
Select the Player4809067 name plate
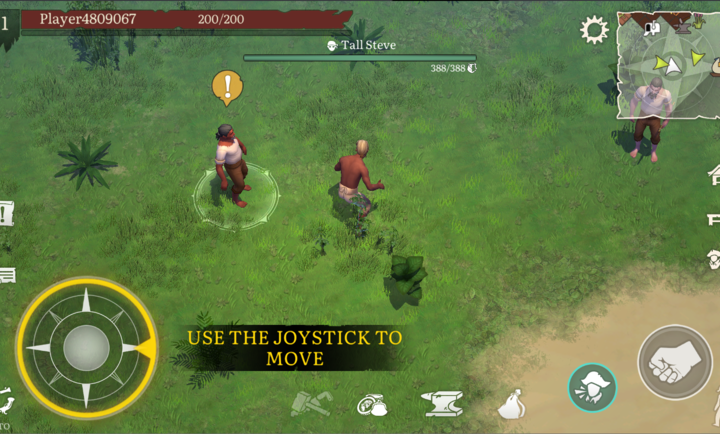coord(88,18)
